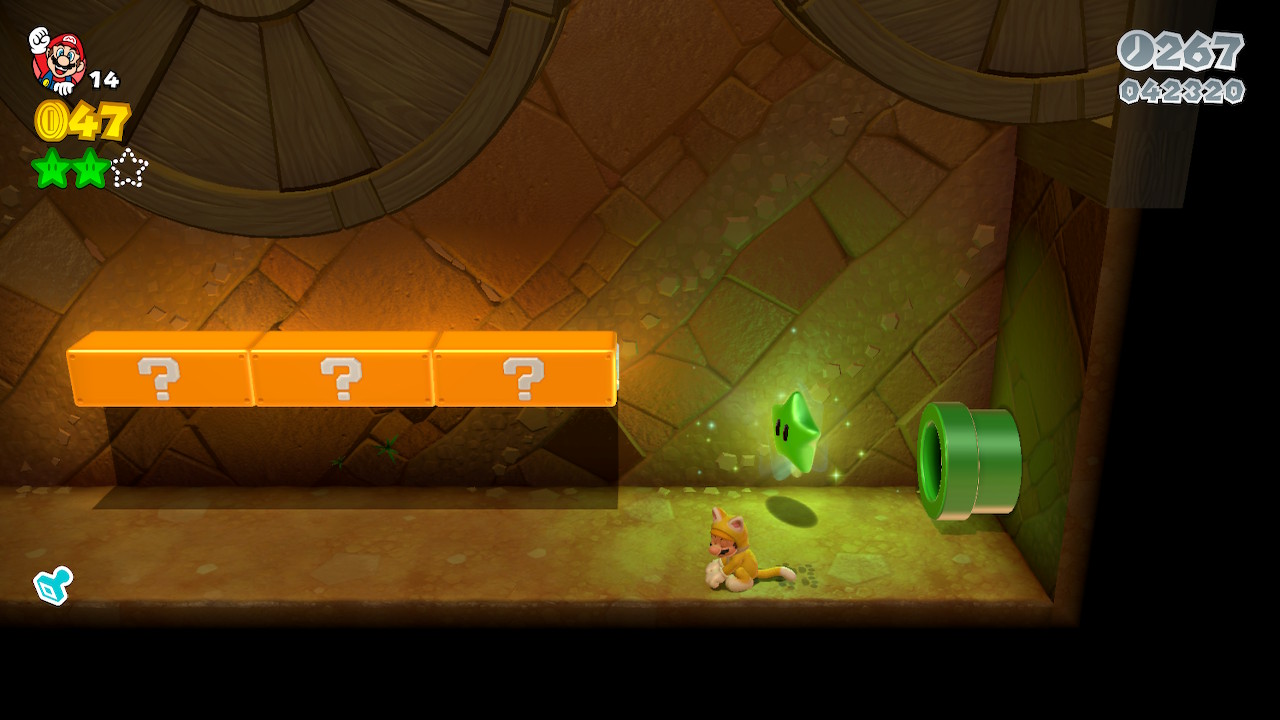
Task: Select the blue stamp collectible icon
Action: (x=52, y=585)
